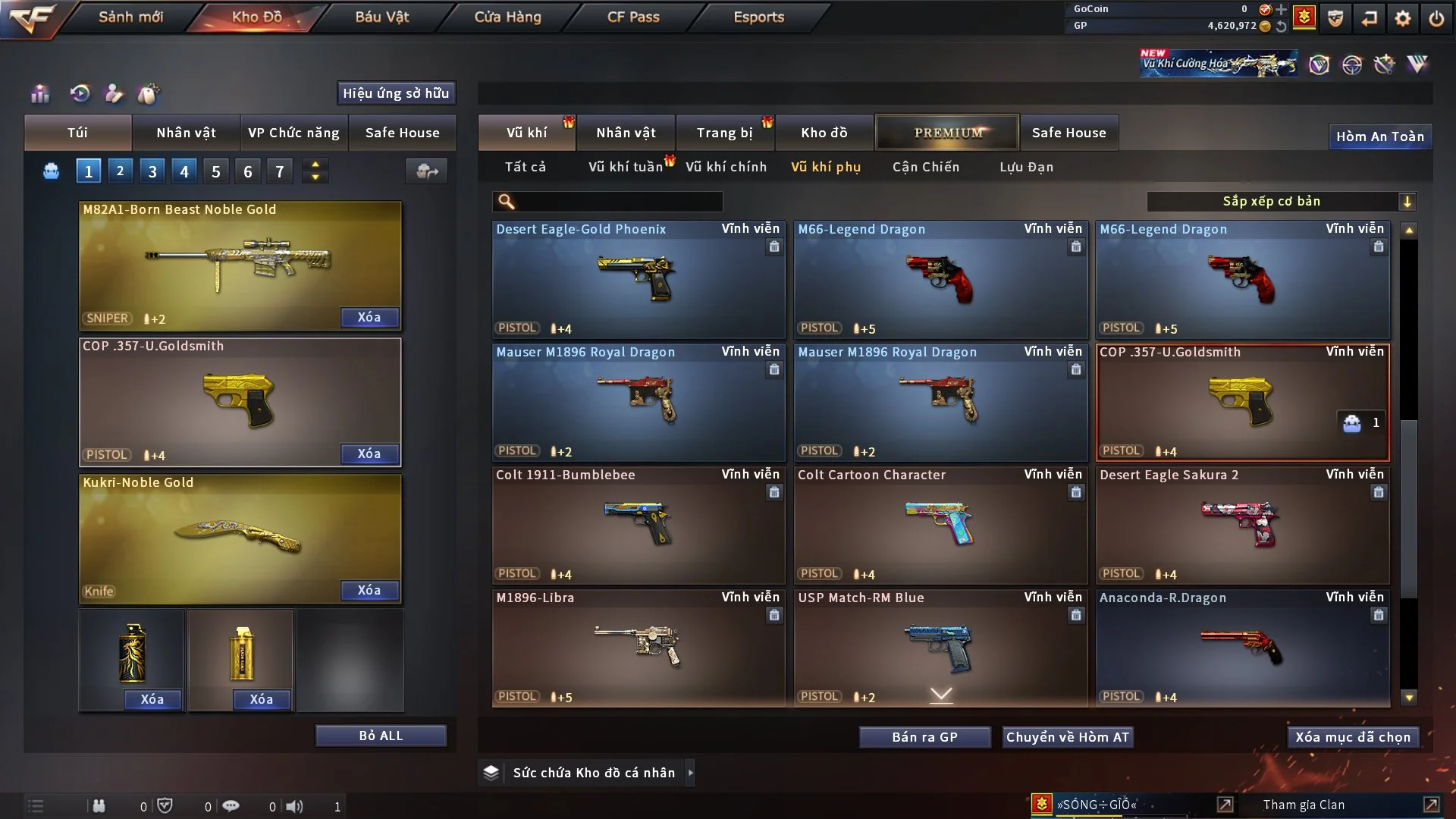Open the Sắp xếp cơ bản dropdown
Image resolution: width=1456 pixels, height=819 pixels.
tap(1281, 202)
